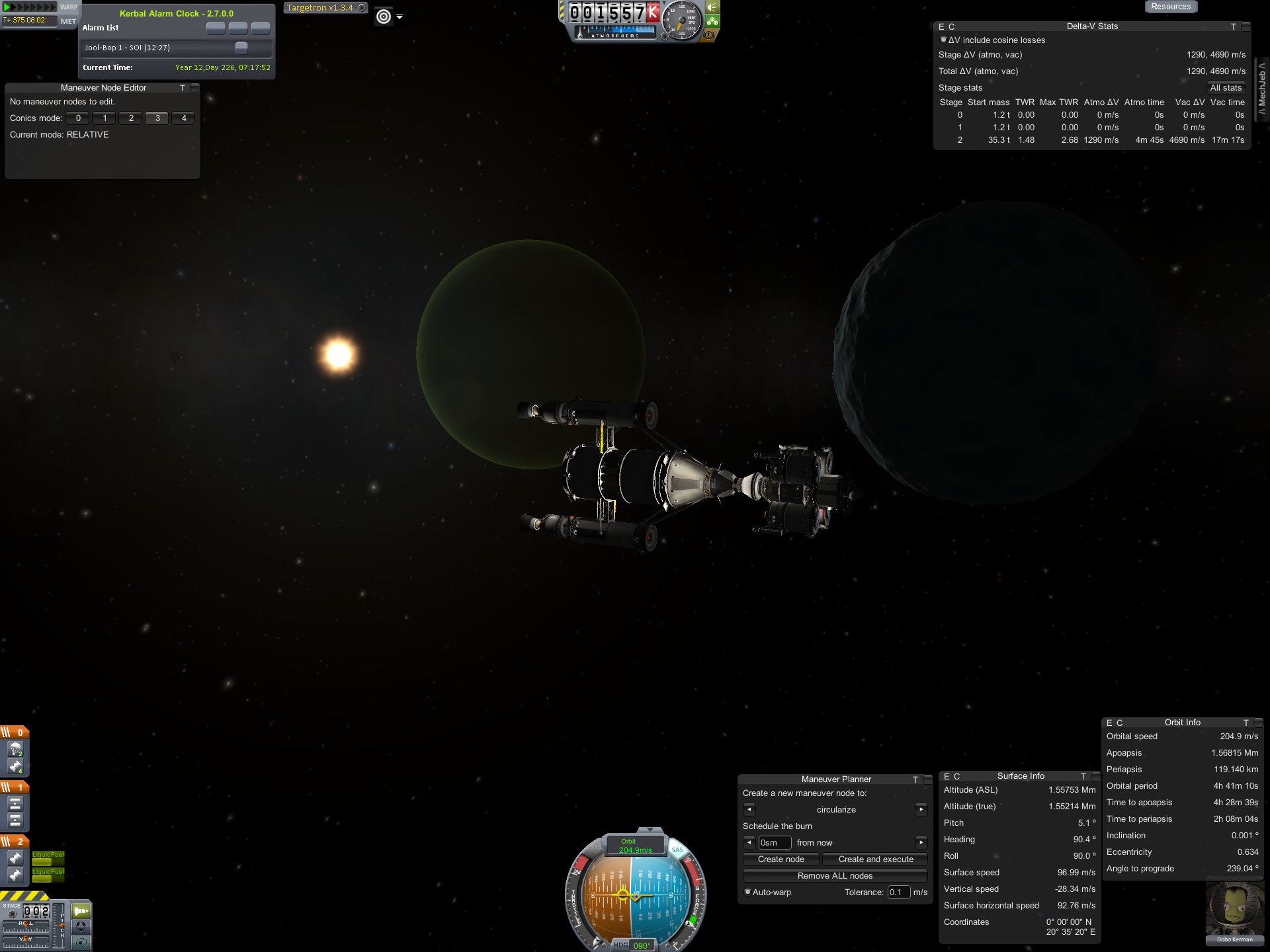Remove ALL maneuver nodes
Screen dimensions: 1270x952
tap(835, 876)
